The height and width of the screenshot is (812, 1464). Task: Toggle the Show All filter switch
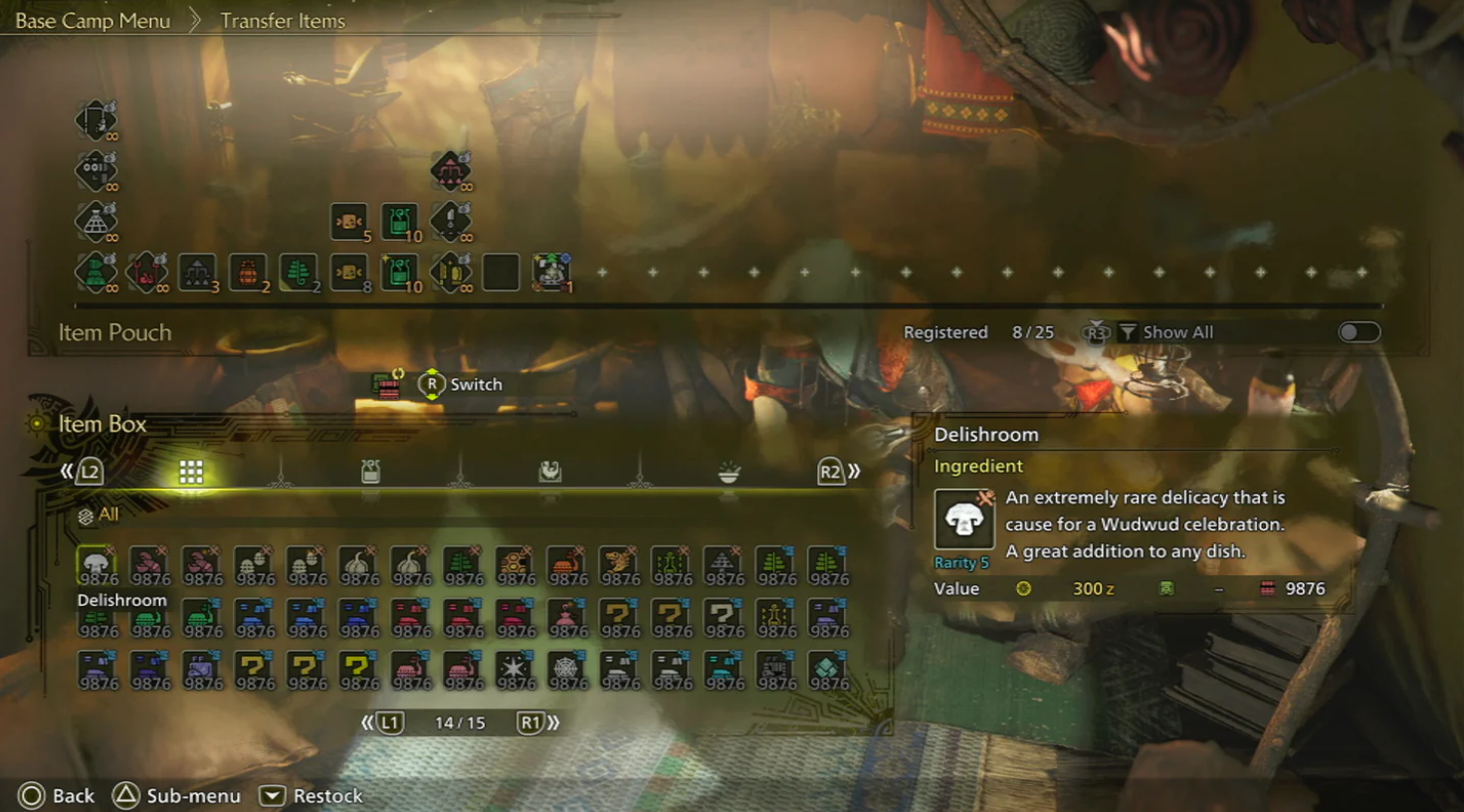tap(1359, 332)
